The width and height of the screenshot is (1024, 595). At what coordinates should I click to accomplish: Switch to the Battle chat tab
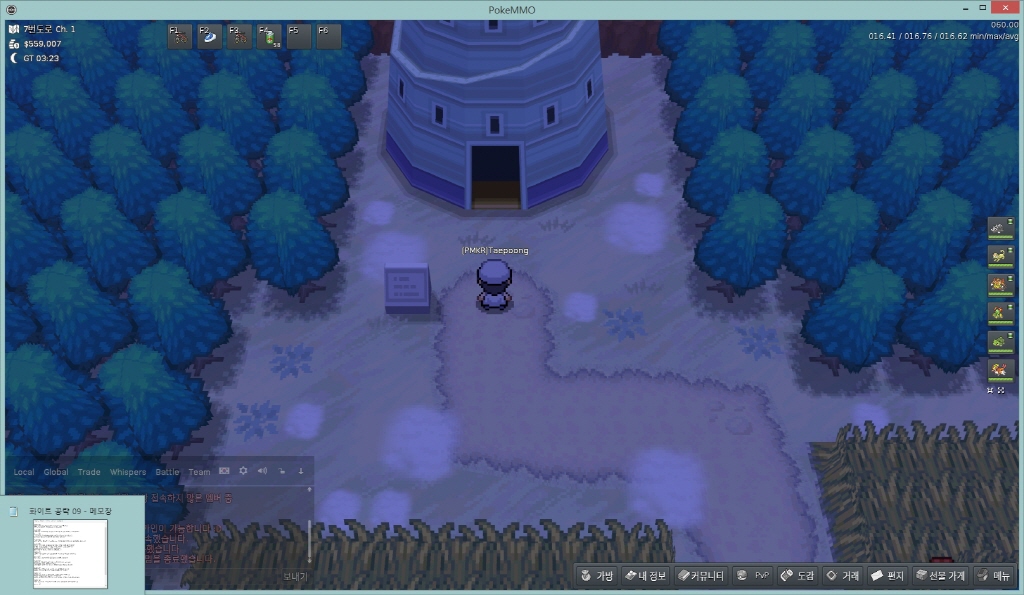click(x=167, y=472)
